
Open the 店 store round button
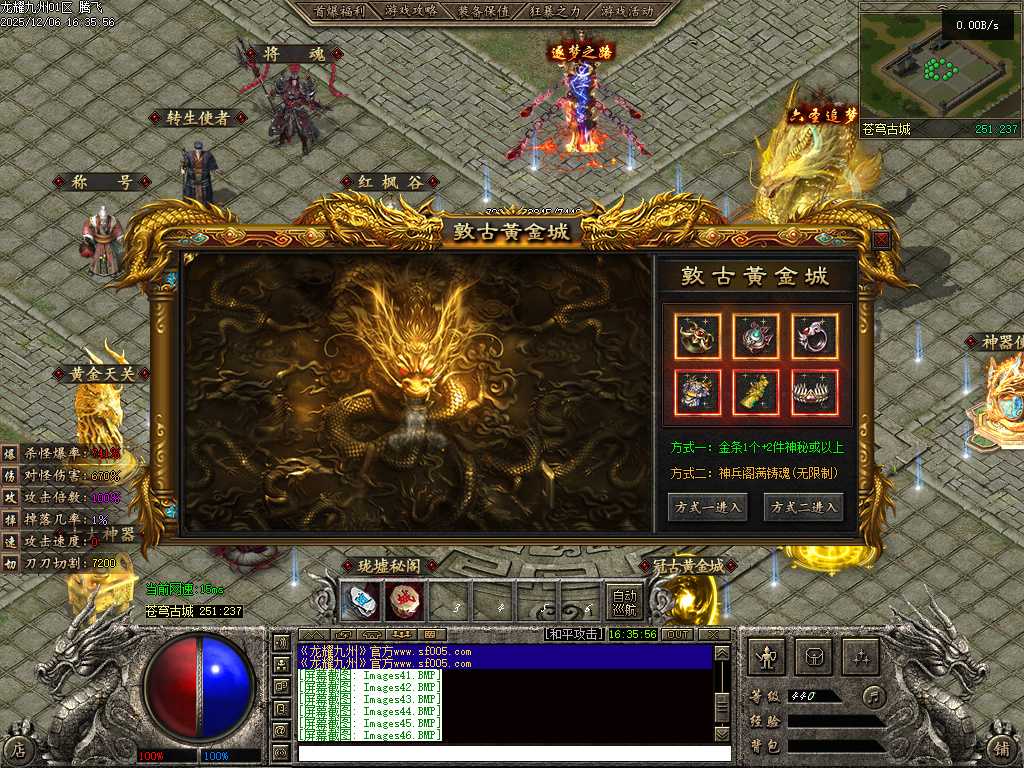point(19,746)
